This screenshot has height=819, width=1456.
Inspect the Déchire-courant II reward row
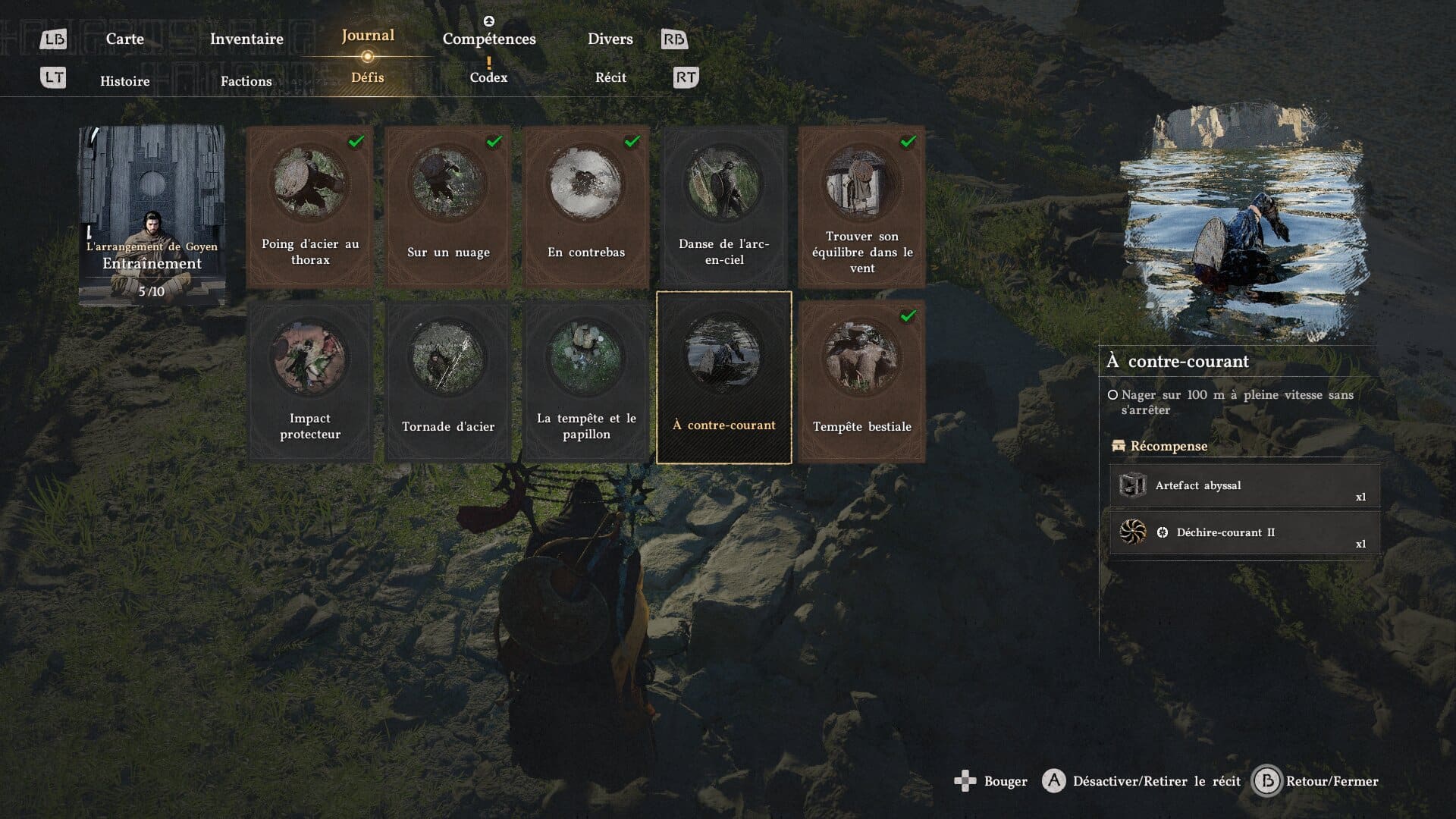[x=1244, y=532]
